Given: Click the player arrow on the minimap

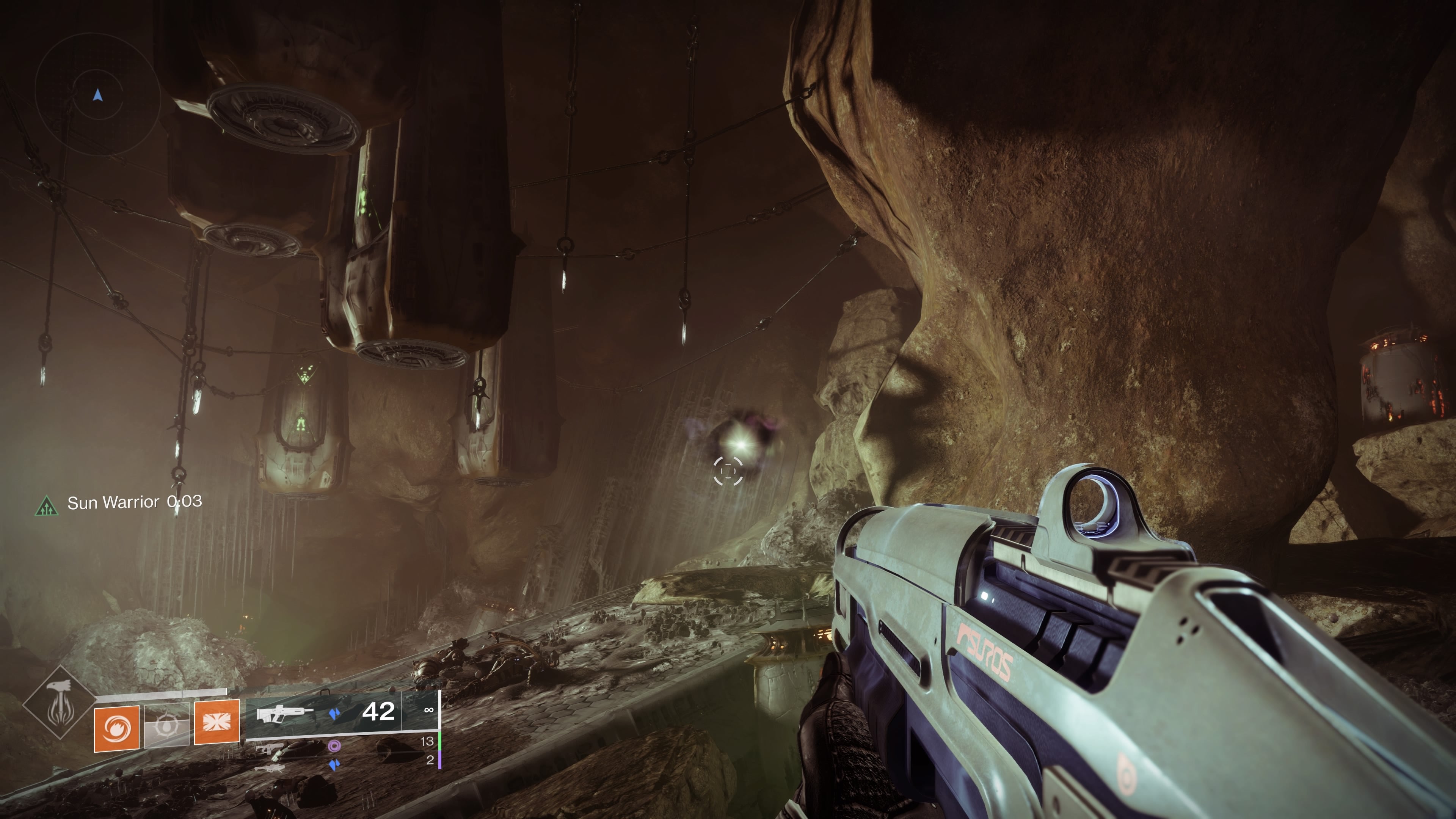Looking at the screenshot, I should [x=97, y=95].
